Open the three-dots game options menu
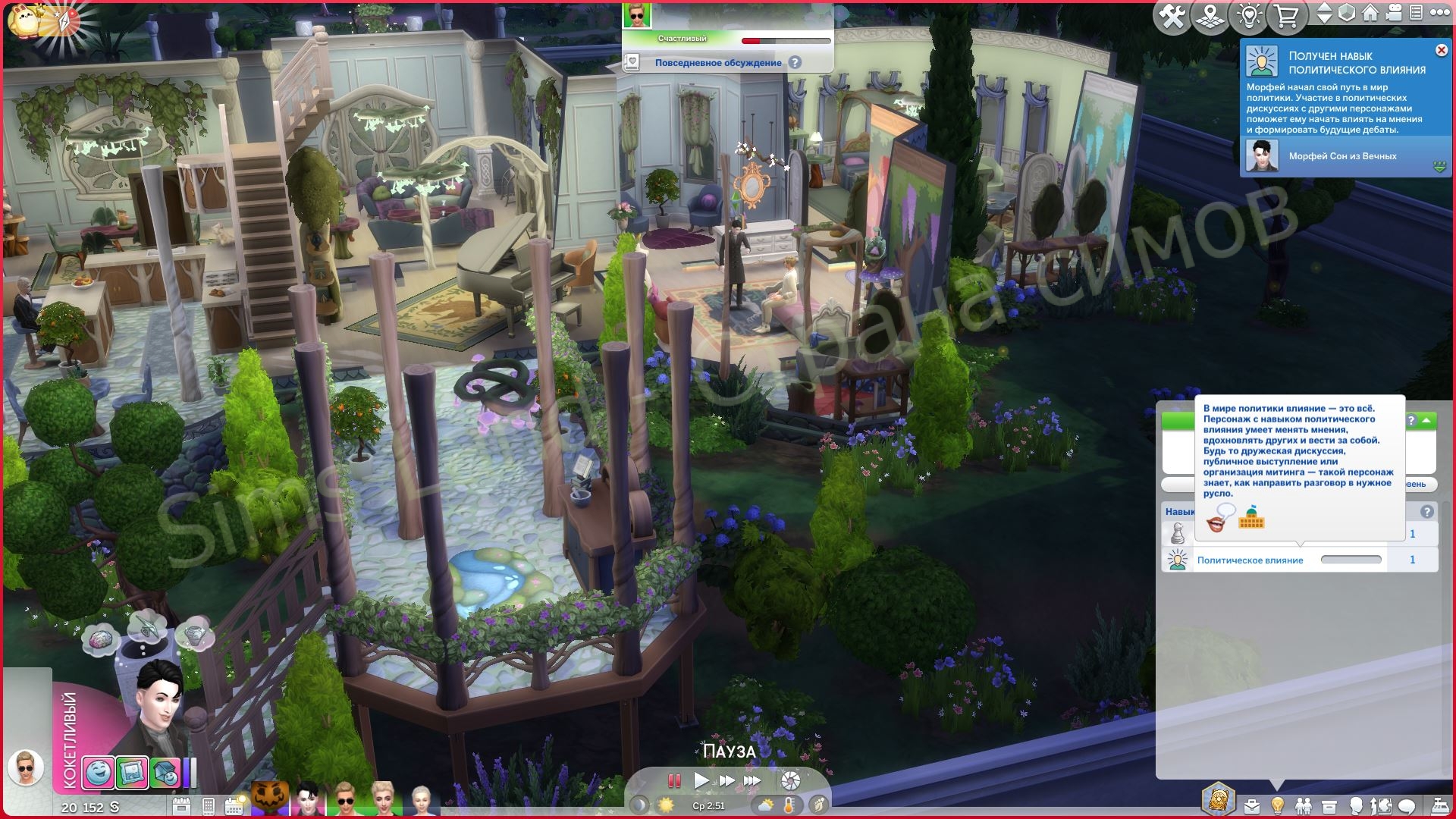1456x819 pixels. 1439,13
